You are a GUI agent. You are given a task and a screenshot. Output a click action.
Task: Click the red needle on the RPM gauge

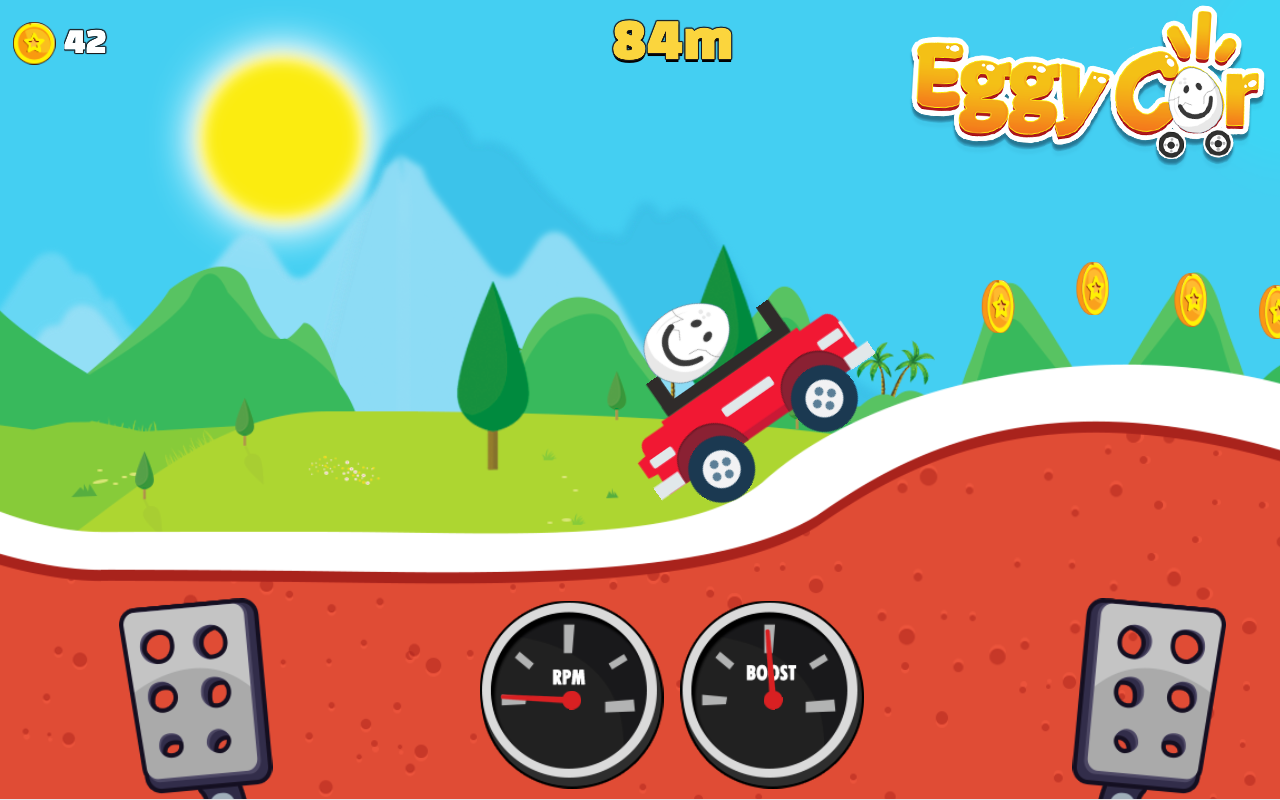point(540,700)
